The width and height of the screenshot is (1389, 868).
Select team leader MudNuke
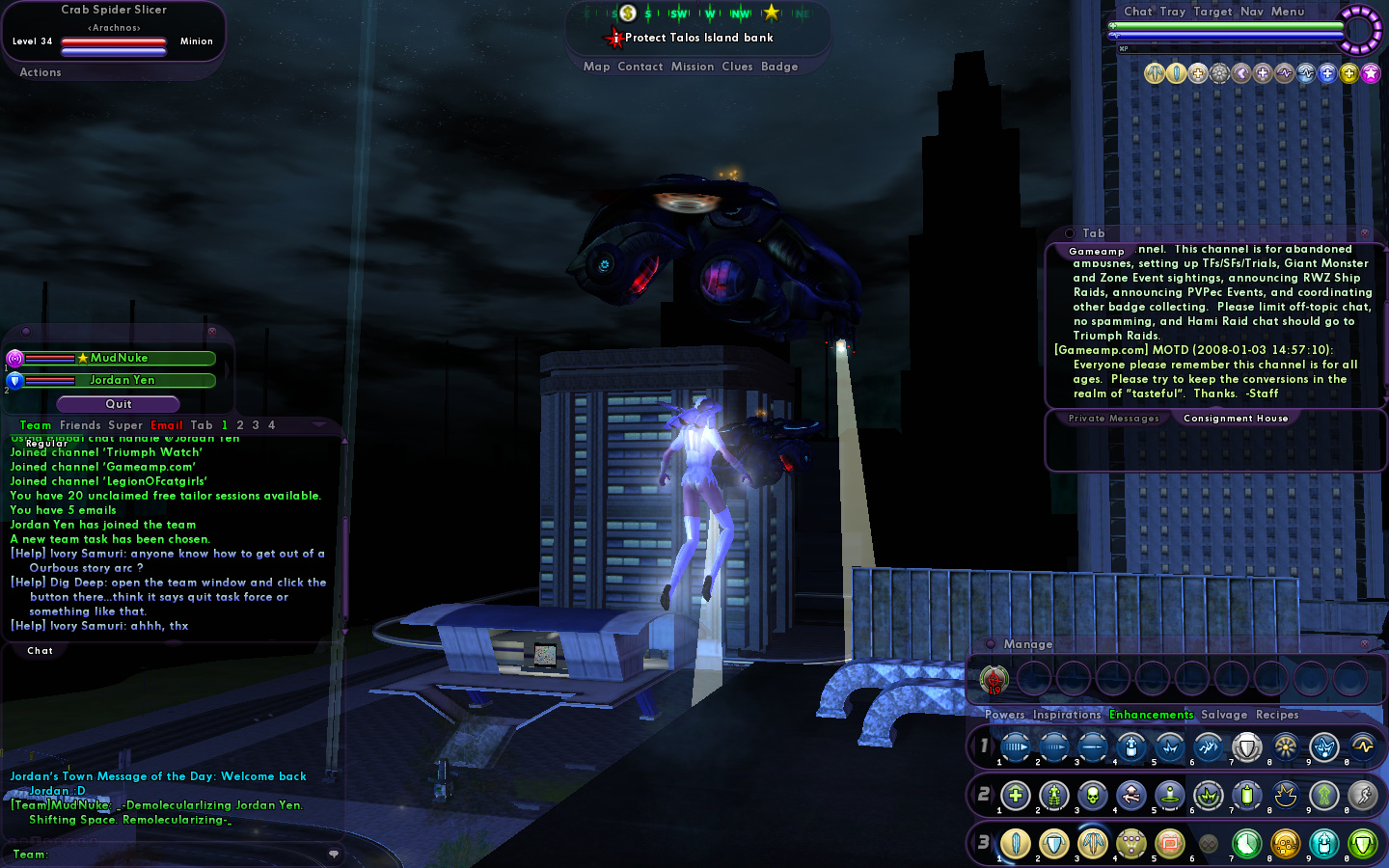(x=119, y=358)
